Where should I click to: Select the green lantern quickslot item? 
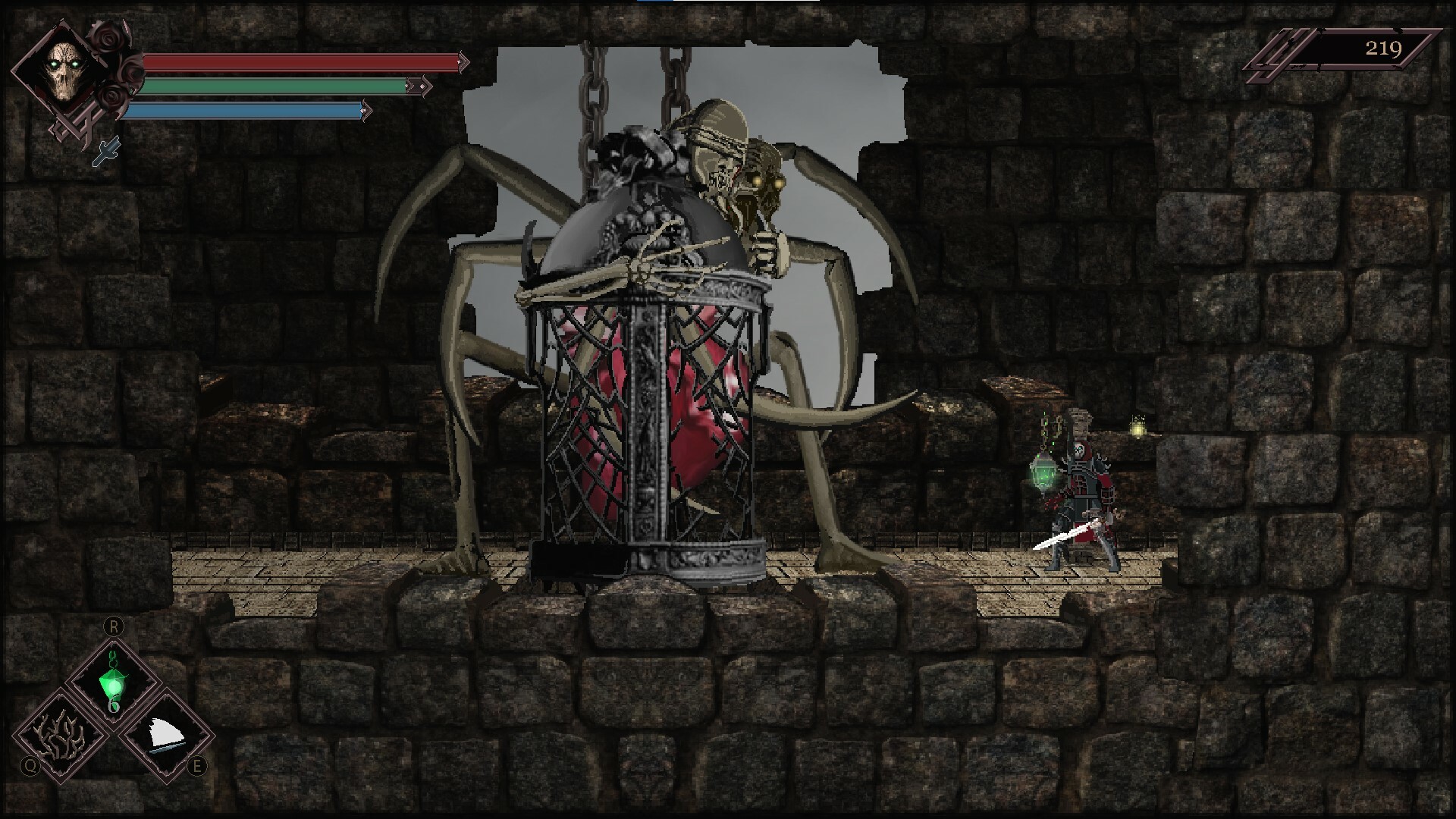pyautogui.click(x=112, y=682)
